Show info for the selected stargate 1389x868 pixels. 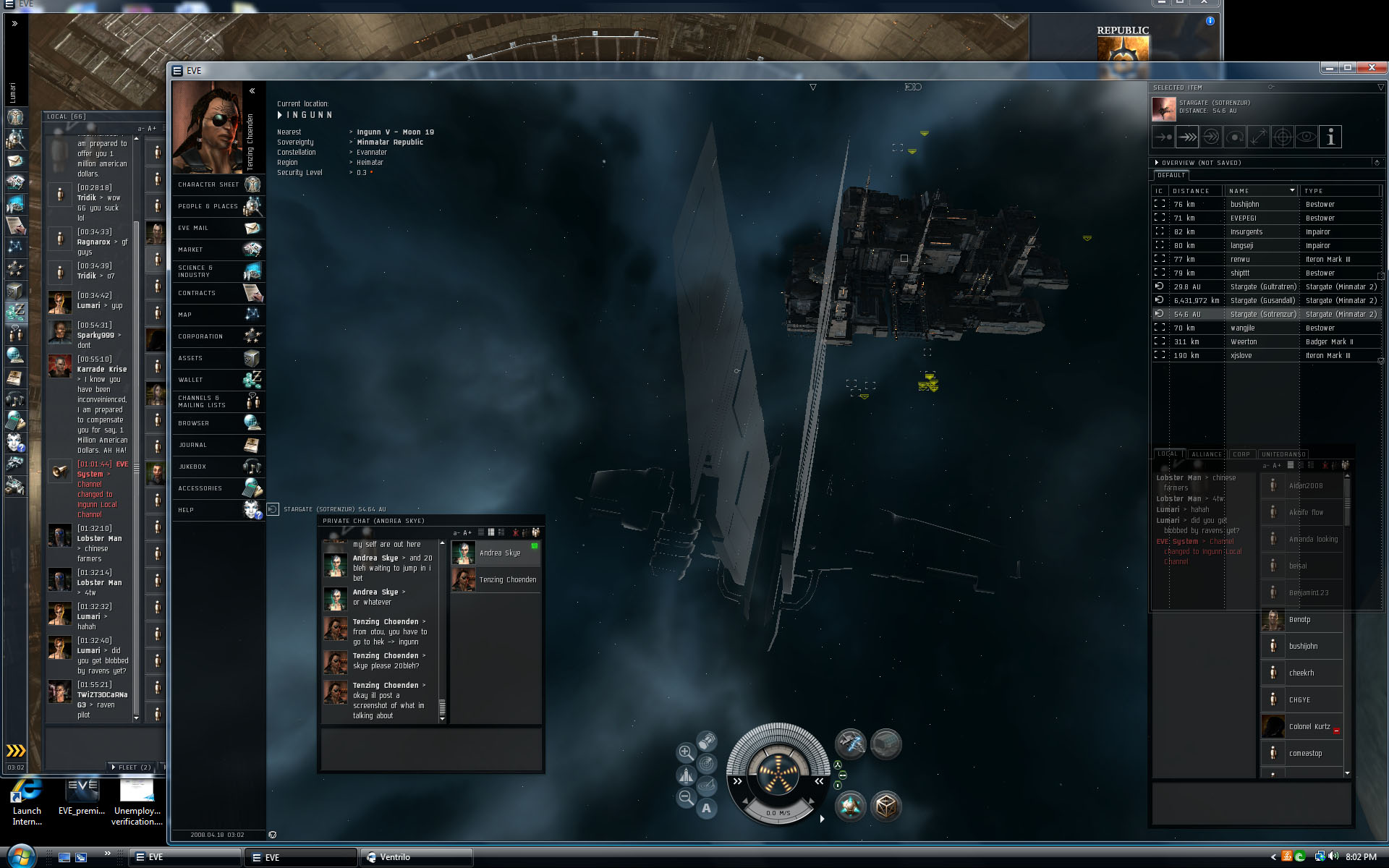pos(1330,137)
